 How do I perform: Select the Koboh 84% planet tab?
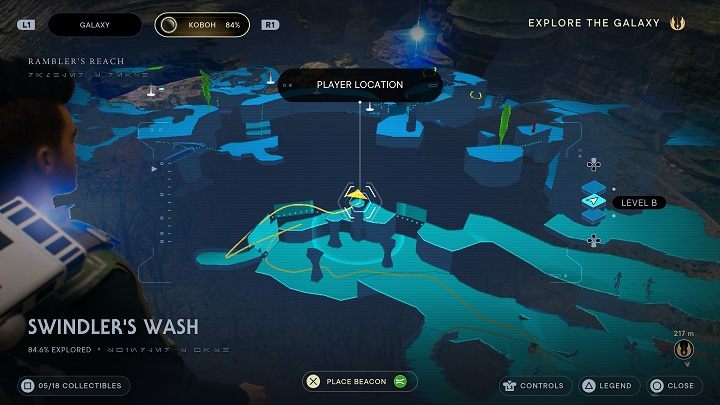click(205, 24)
